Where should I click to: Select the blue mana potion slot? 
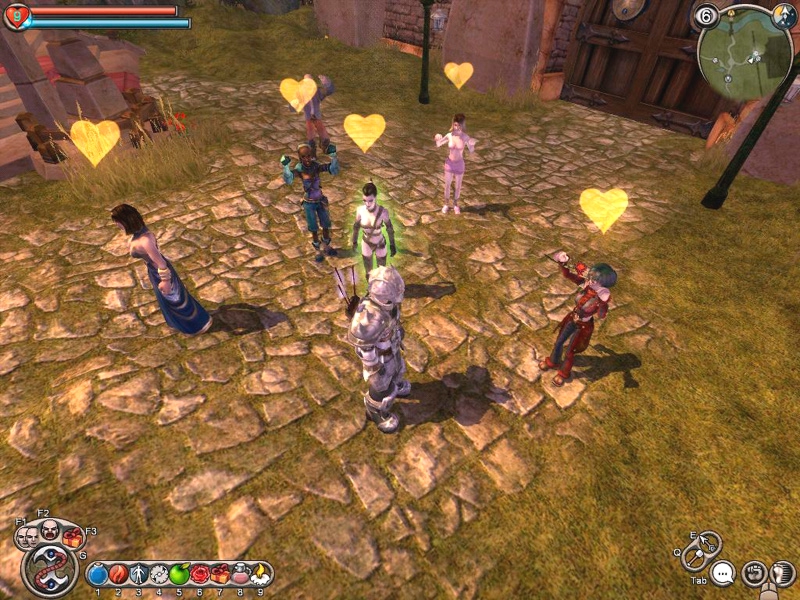click(97, 575)
